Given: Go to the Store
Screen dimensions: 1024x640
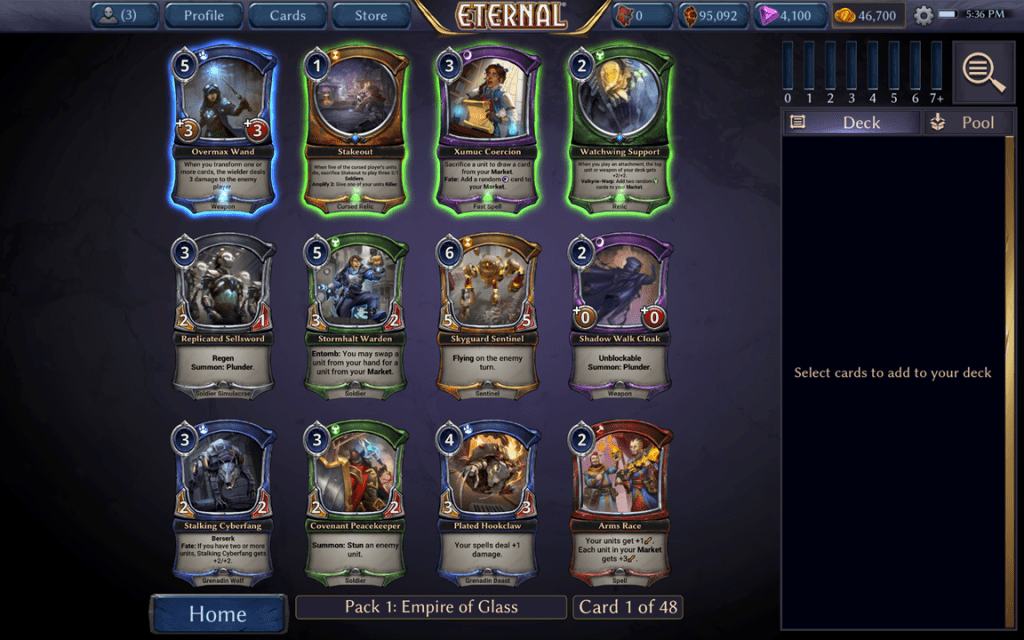Looking at the screenshot, I should 371,15.
